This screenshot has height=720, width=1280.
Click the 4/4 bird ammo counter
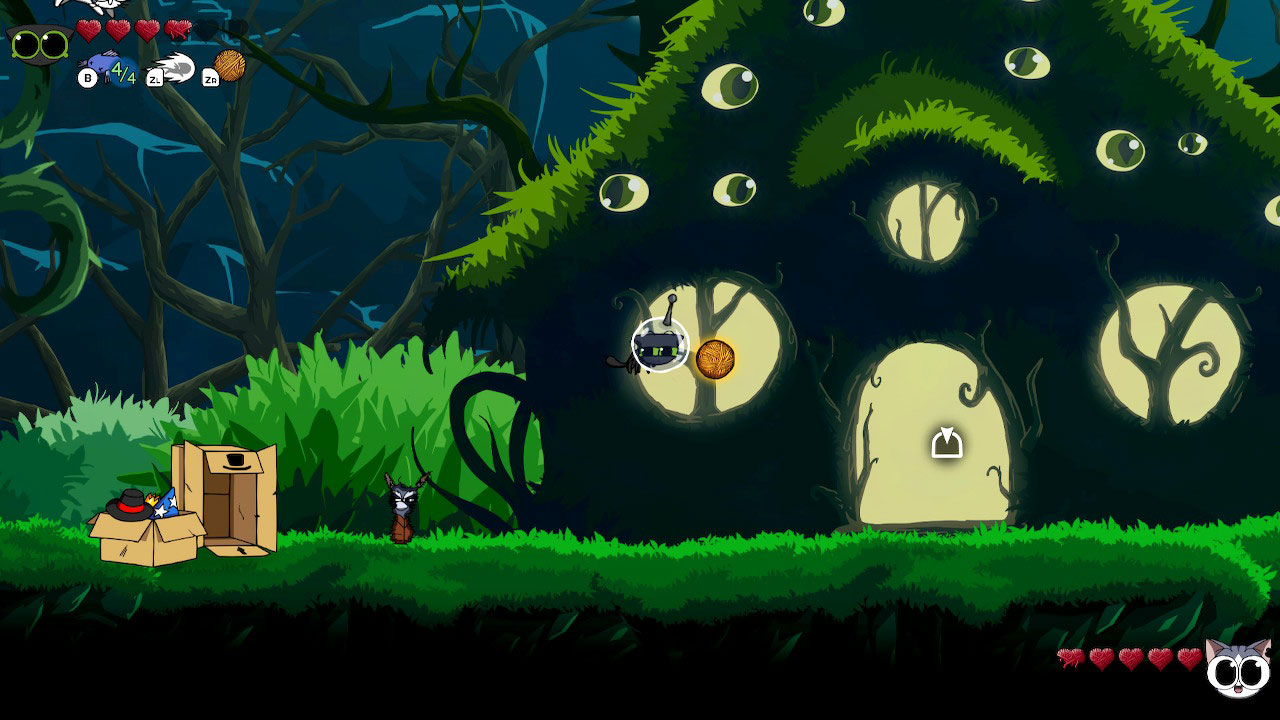(123, 73)
